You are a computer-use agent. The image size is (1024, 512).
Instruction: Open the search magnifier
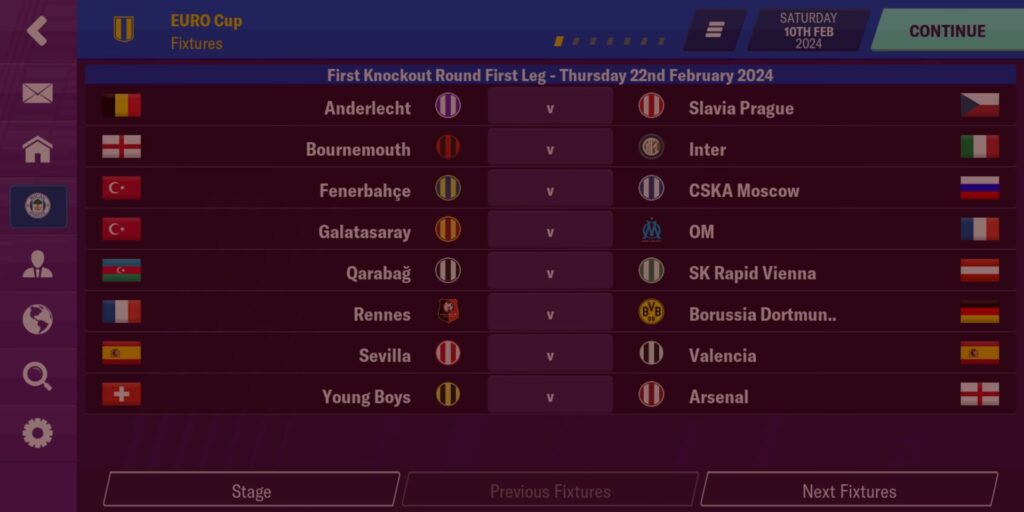[x=37, y=376]
